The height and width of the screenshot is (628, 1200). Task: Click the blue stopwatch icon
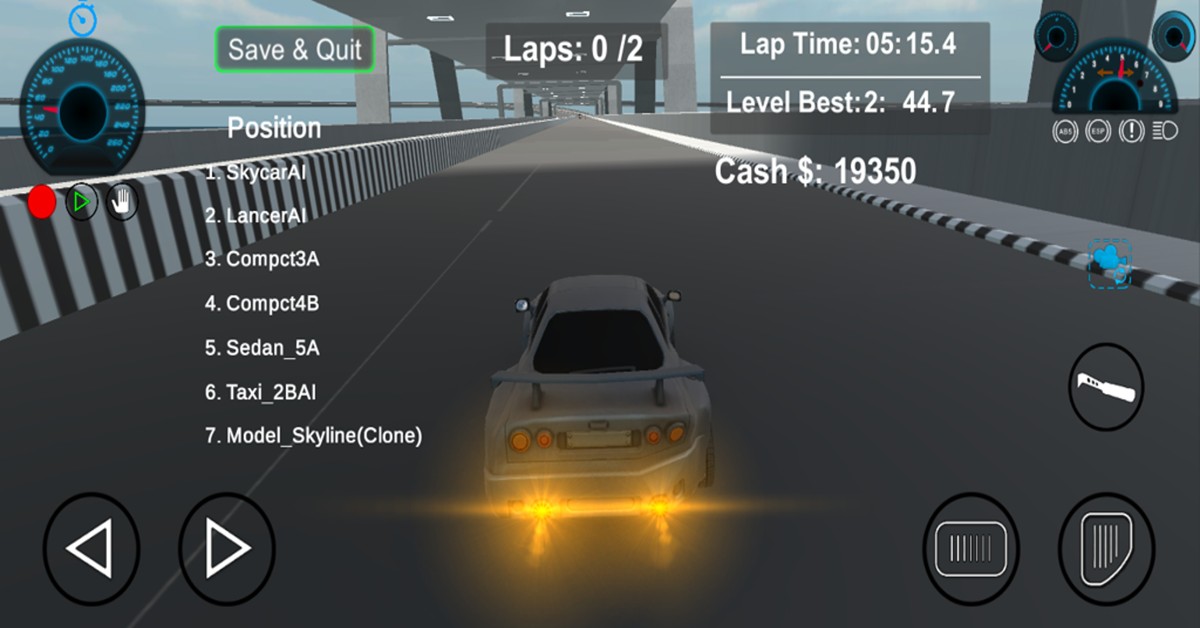tap(82, 17)
